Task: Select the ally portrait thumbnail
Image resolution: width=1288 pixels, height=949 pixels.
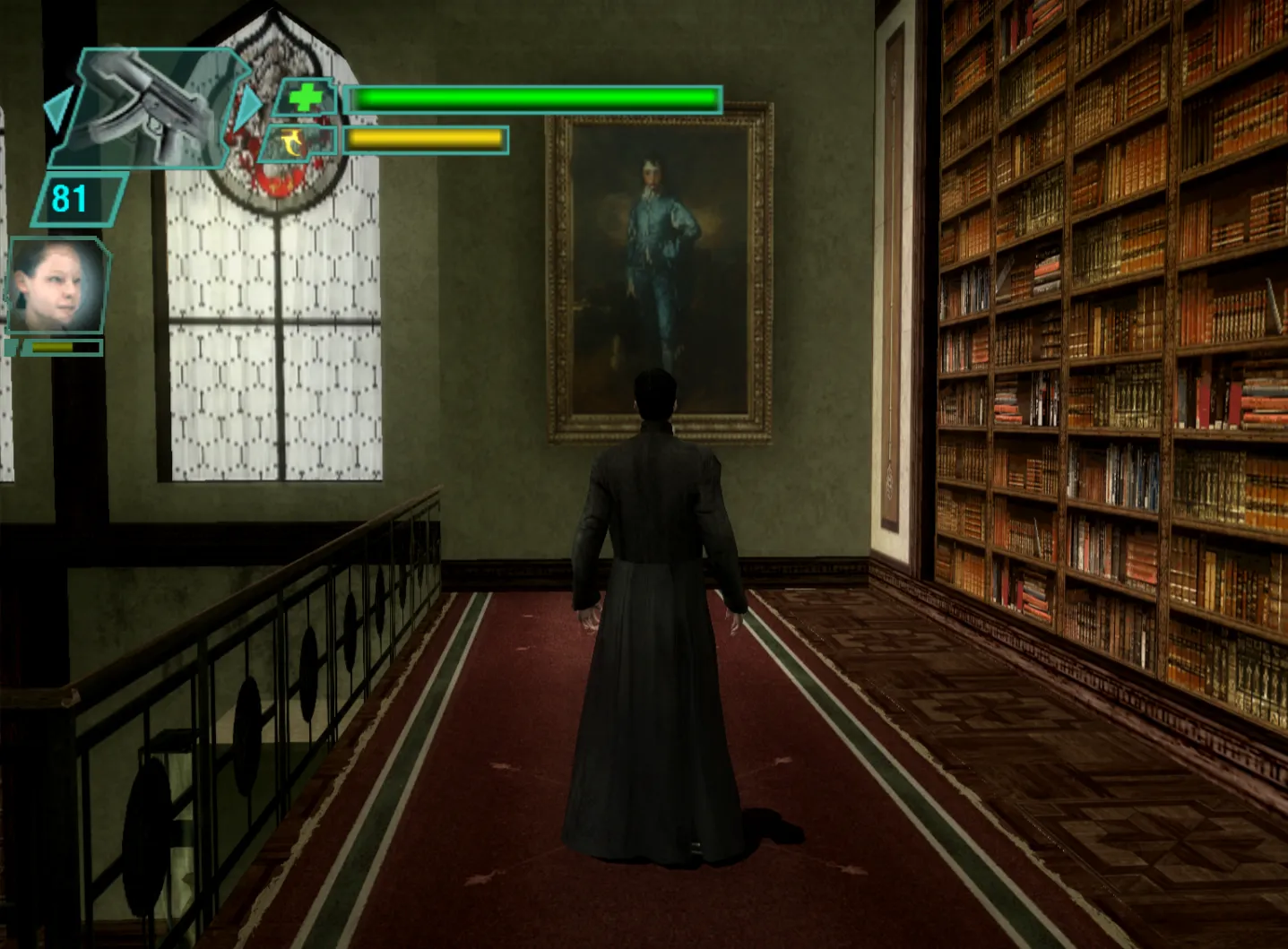Action: [x=56, y=282]
